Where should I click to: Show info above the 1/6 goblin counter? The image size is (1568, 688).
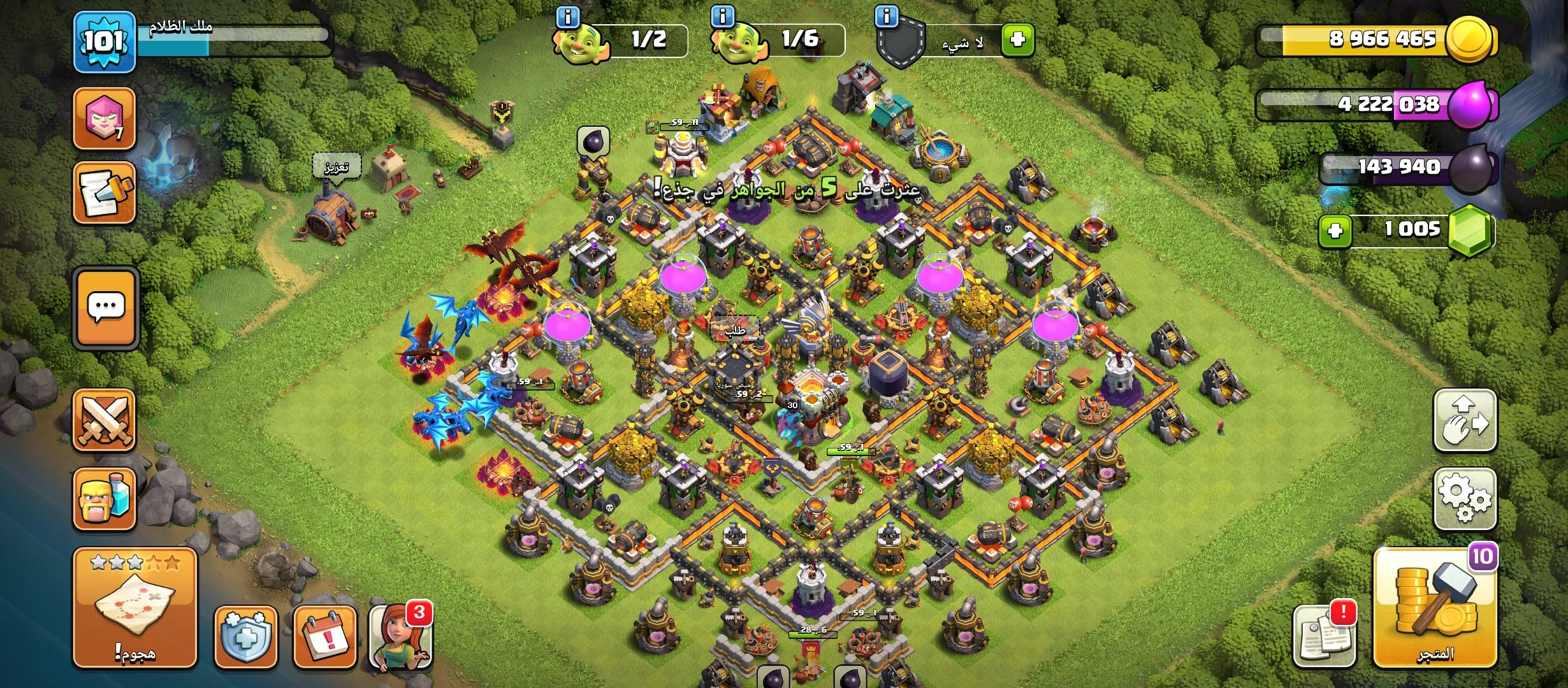pos(722,17)
